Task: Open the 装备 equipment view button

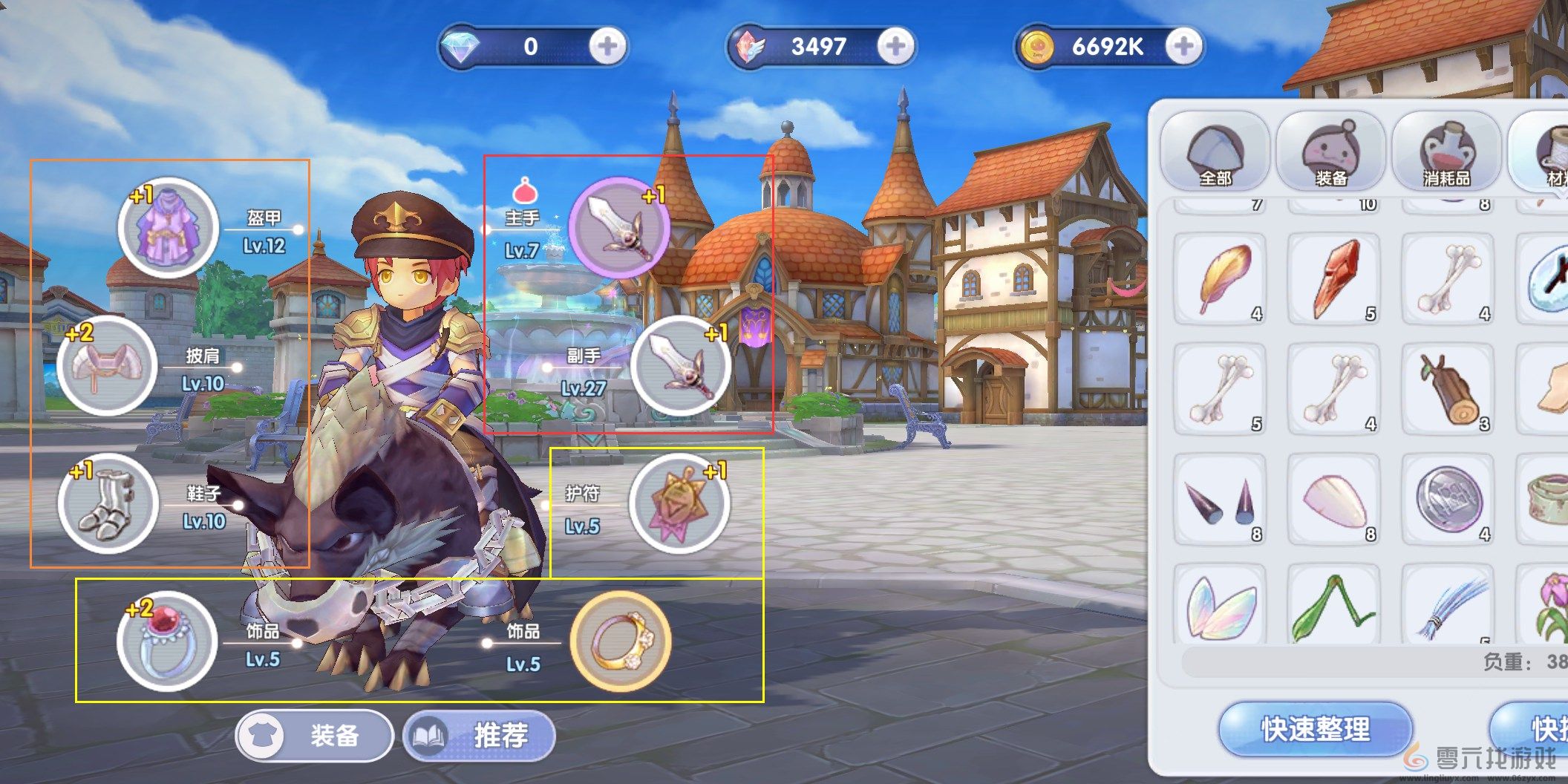Action: click(314, 736)
